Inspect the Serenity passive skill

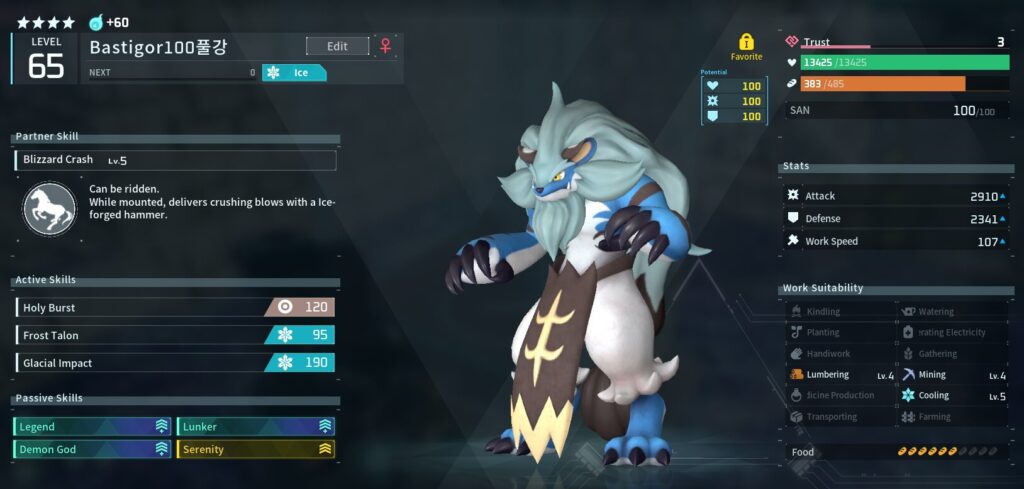tap(256, 450)
